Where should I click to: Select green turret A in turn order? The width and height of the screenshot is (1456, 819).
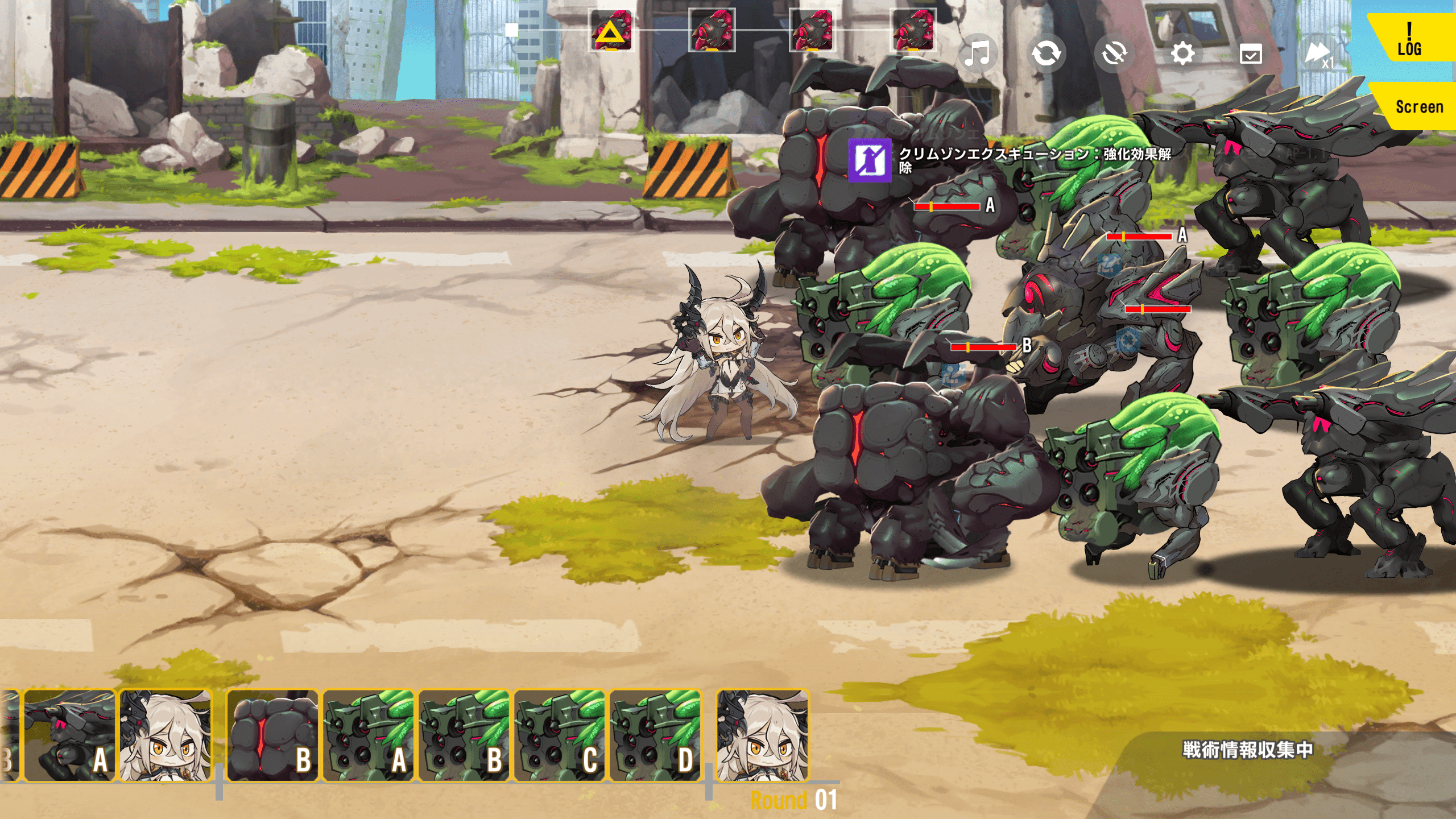[x=369, y=735]
